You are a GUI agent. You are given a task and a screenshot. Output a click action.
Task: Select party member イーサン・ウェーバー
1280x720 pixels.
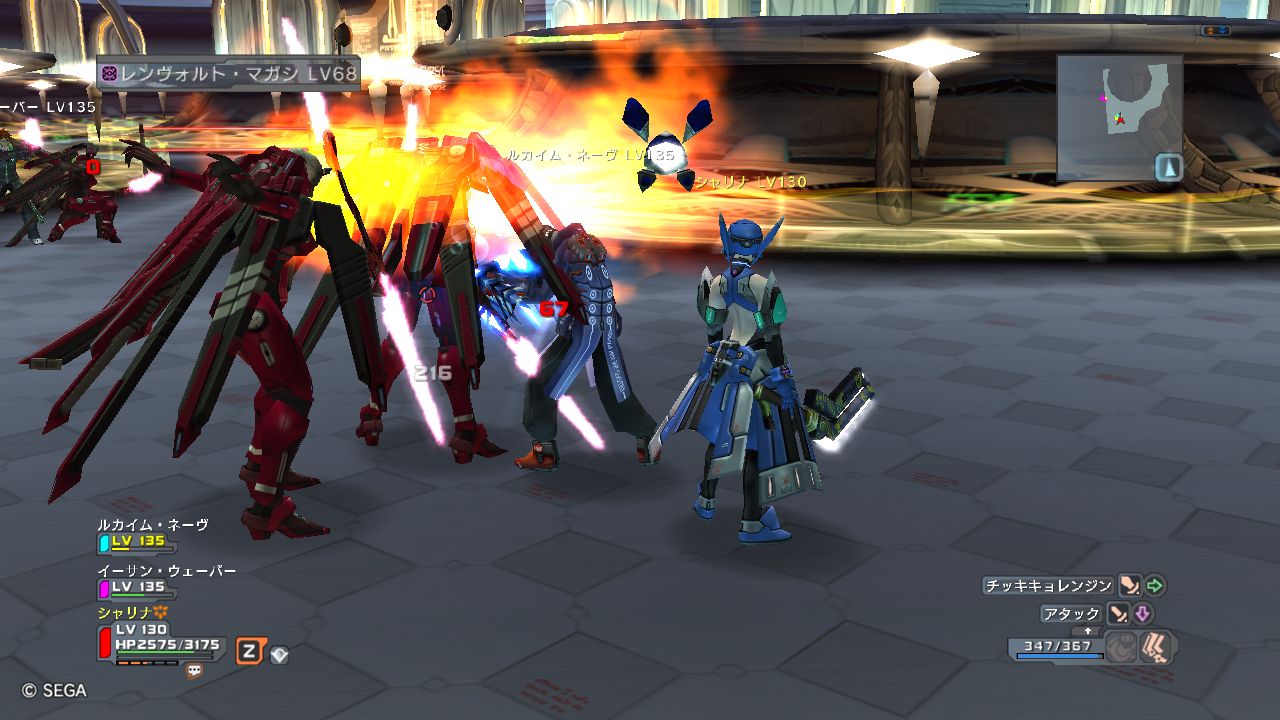coord(166,571)
